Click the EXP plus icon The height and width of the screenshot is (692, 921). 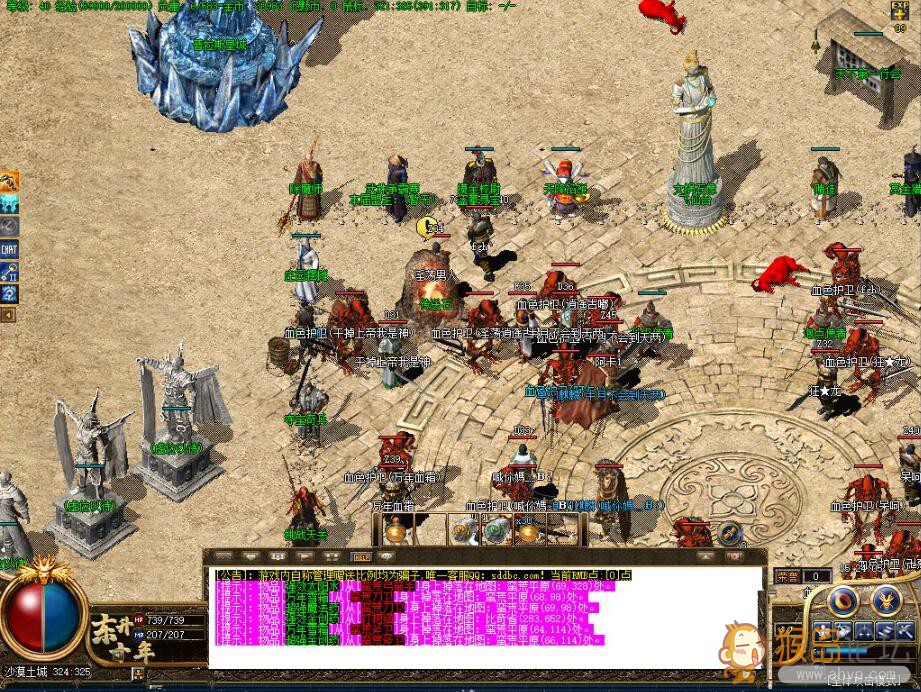(x=900, y=14)
